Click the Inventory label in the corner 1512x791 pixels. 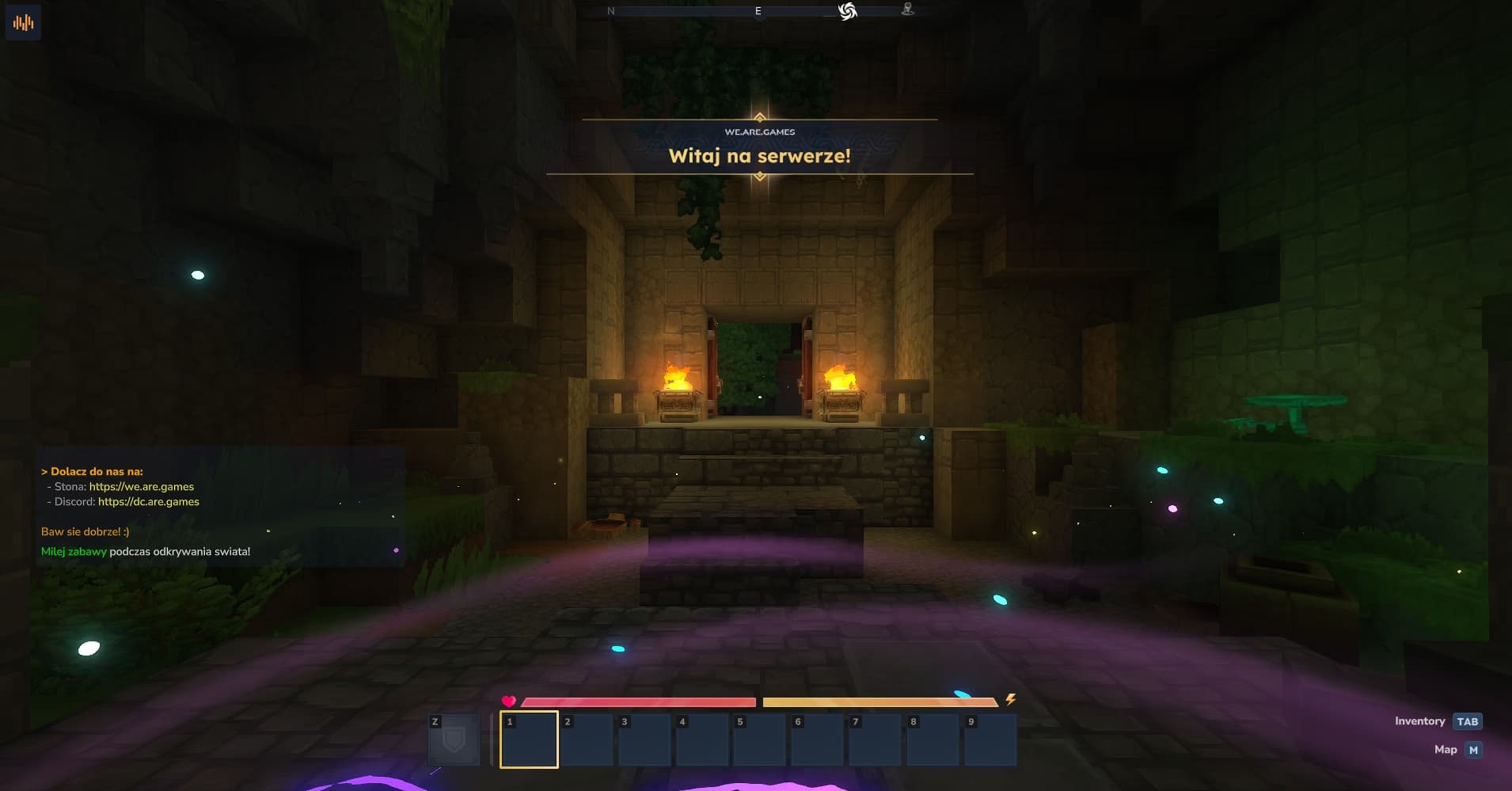[1419, 721]
